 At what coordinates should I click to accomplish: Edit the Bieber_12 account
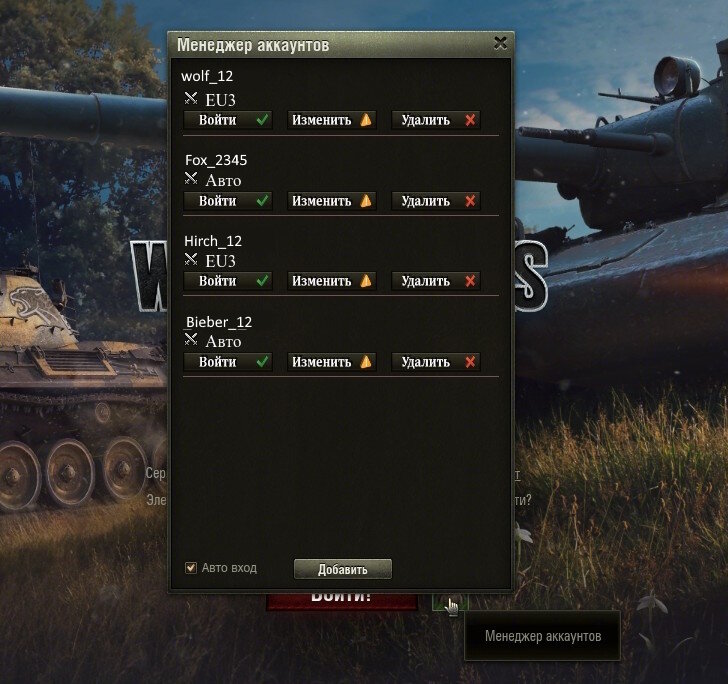point(332,362)
